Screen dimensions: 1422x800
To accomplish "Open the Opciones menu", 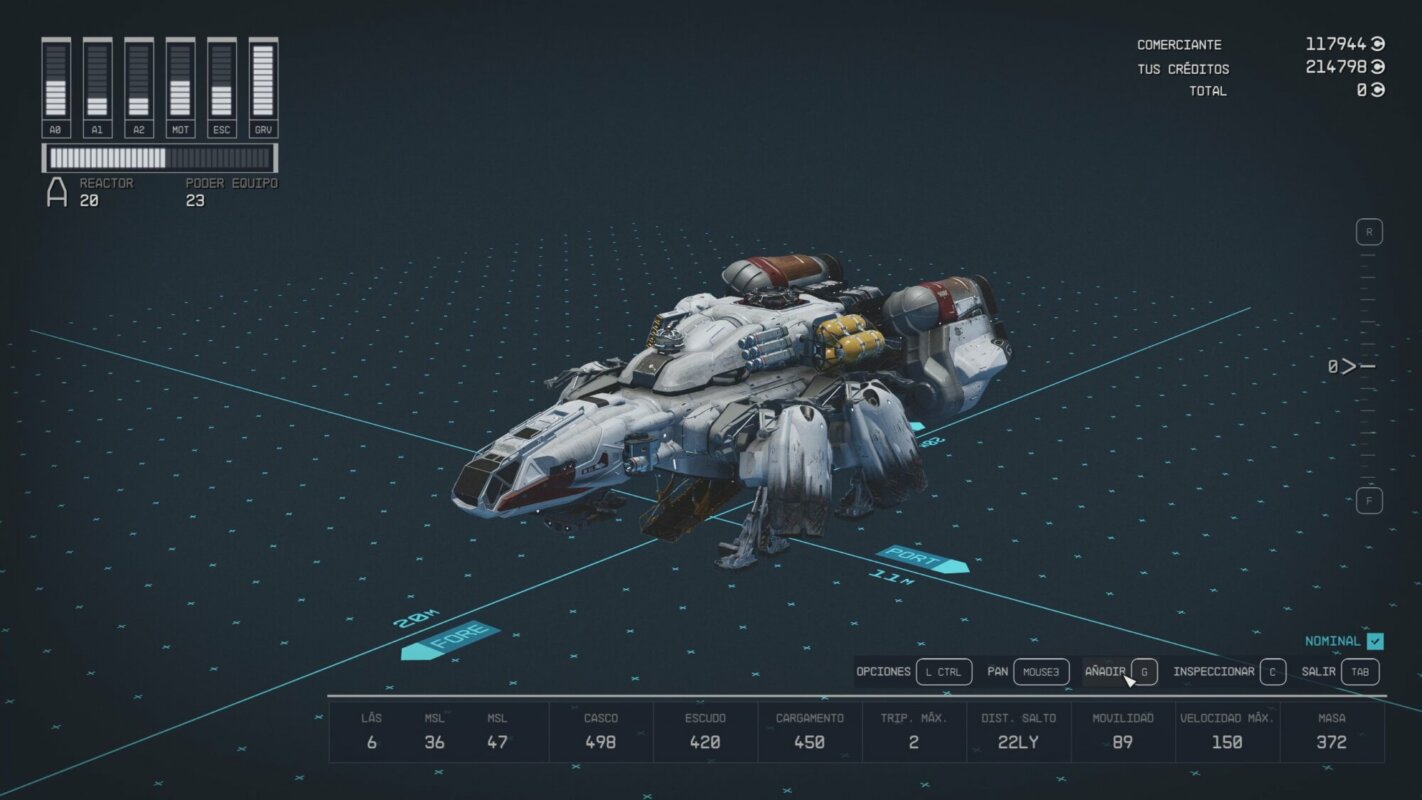I will click(913, 672).
